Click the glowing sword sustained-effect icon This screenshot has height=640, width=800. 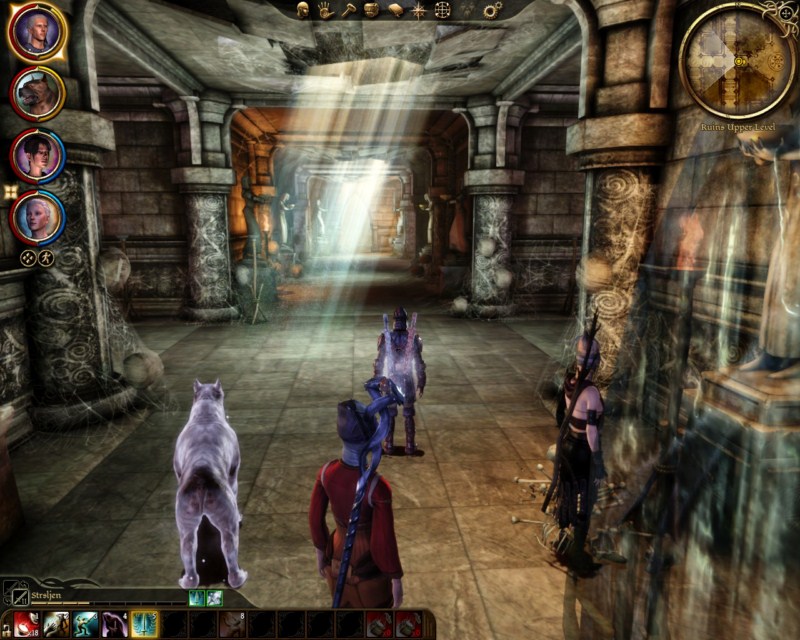click(196, 597)
